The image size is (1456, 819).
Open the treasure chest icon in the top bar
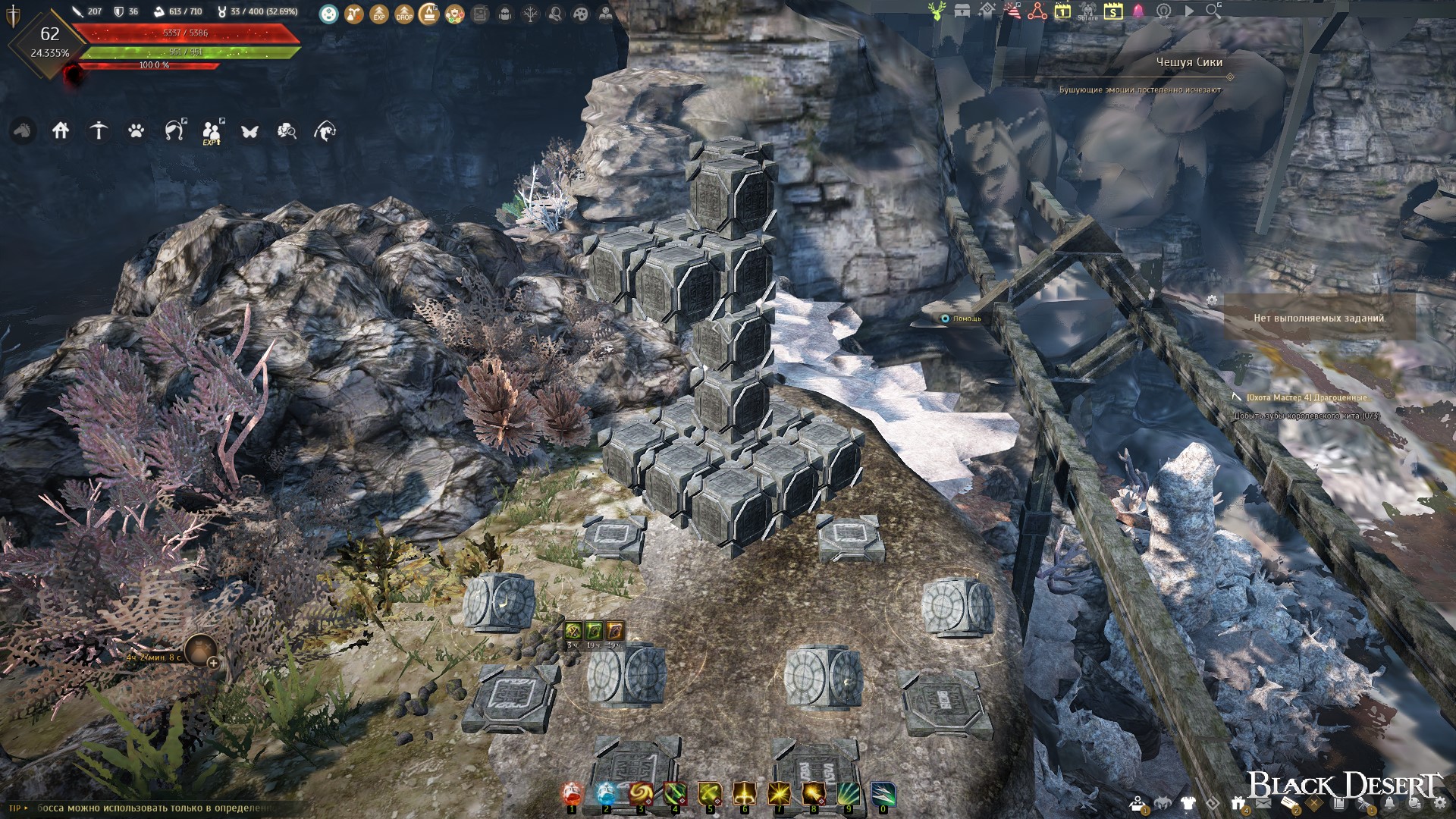coord(962,11)
